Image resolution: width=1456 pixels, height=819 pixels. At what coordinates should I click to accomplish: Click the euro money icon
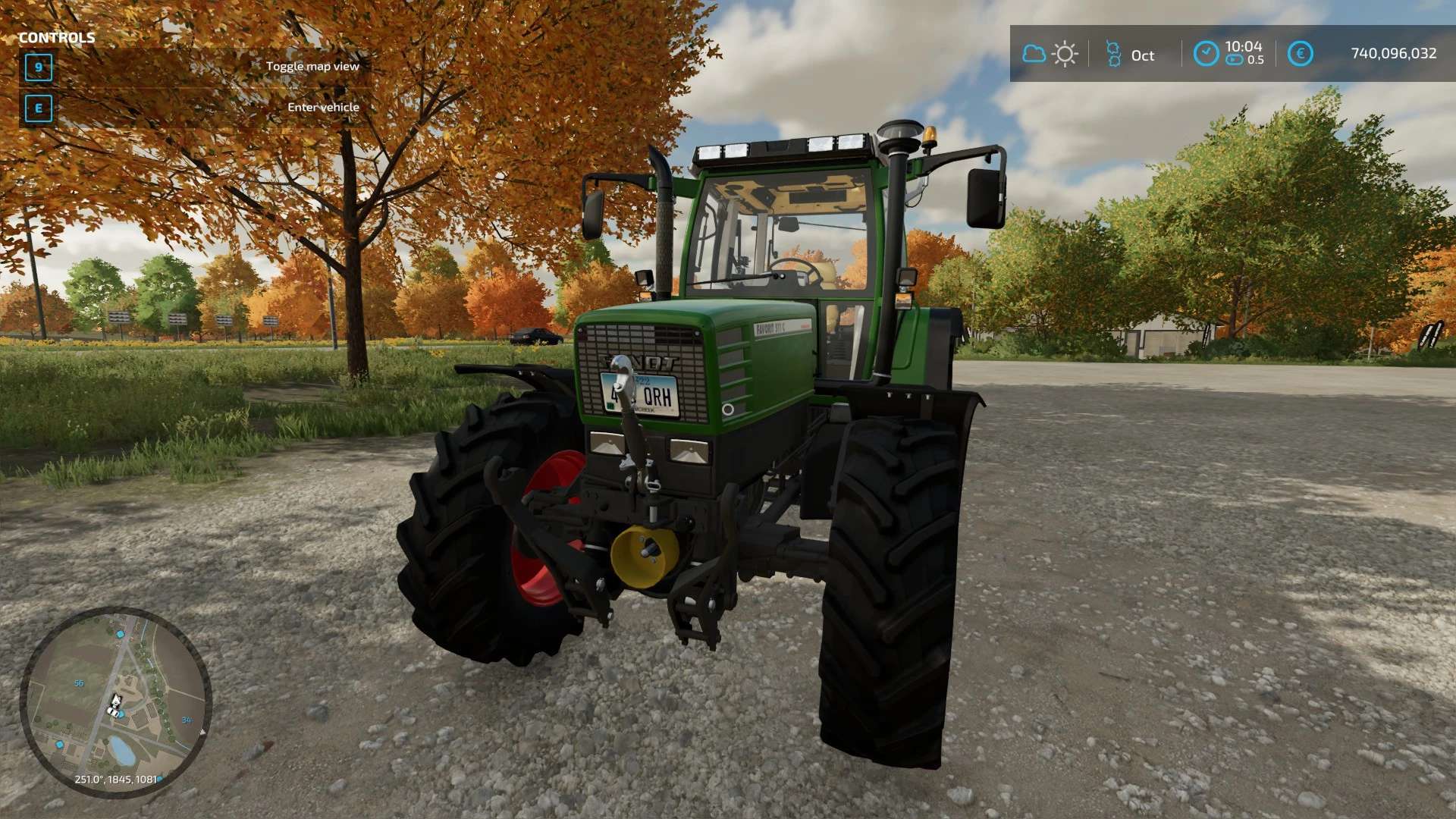(1300, 53)
